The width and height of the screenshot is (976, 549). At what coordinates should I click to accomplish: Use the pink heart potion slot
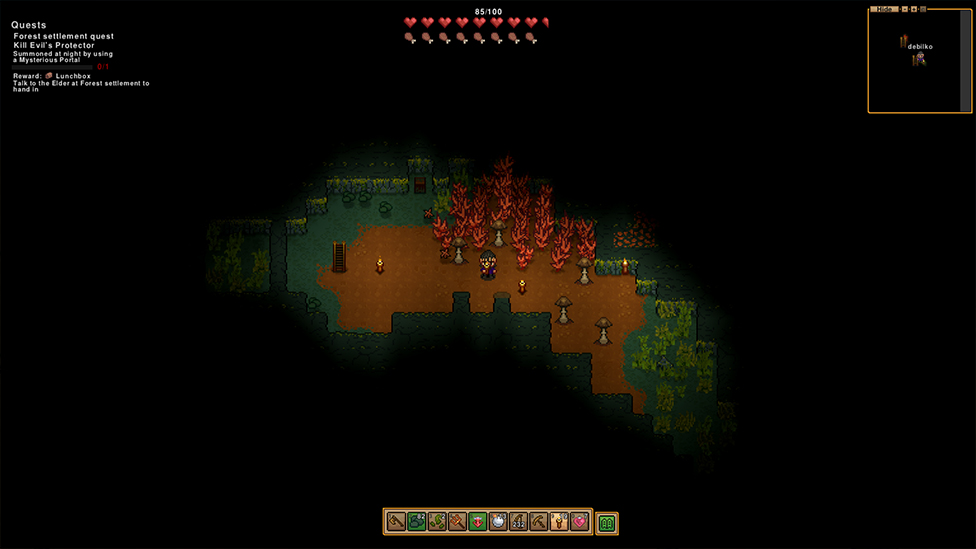579,522
